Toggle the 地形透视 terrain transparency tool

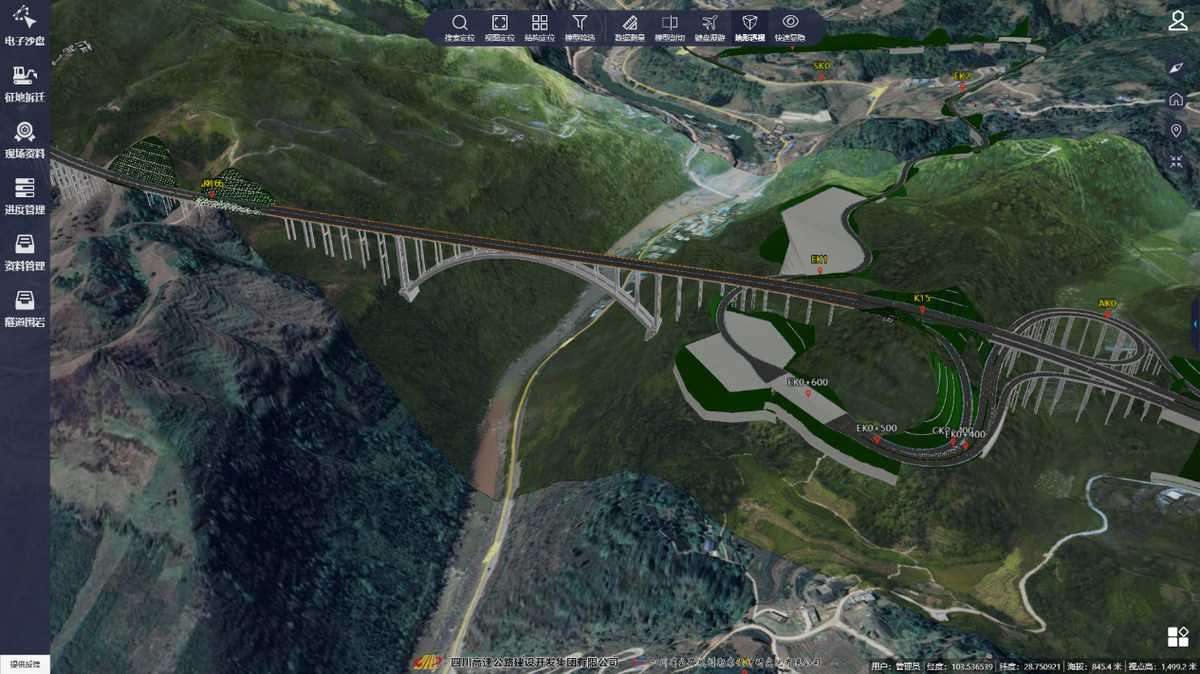(749, 27)
